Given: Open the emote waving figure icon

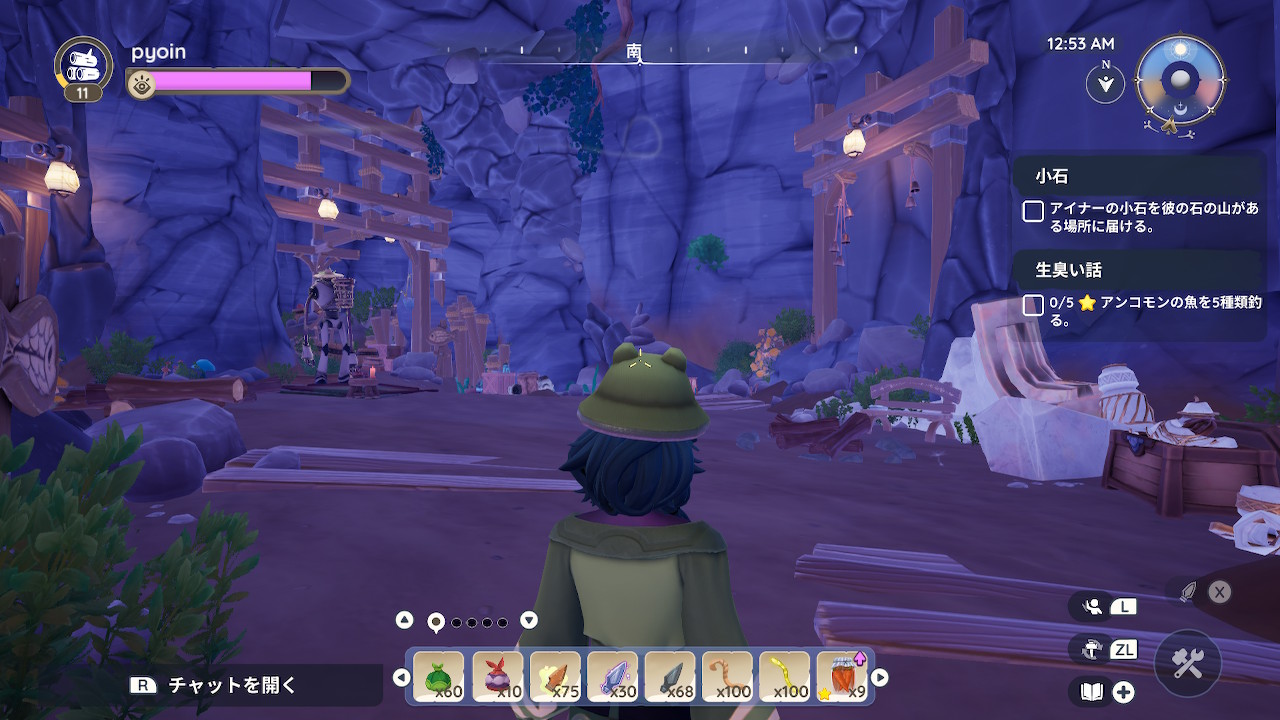Looking at the screenshot, I should [x=1093, y=606].
